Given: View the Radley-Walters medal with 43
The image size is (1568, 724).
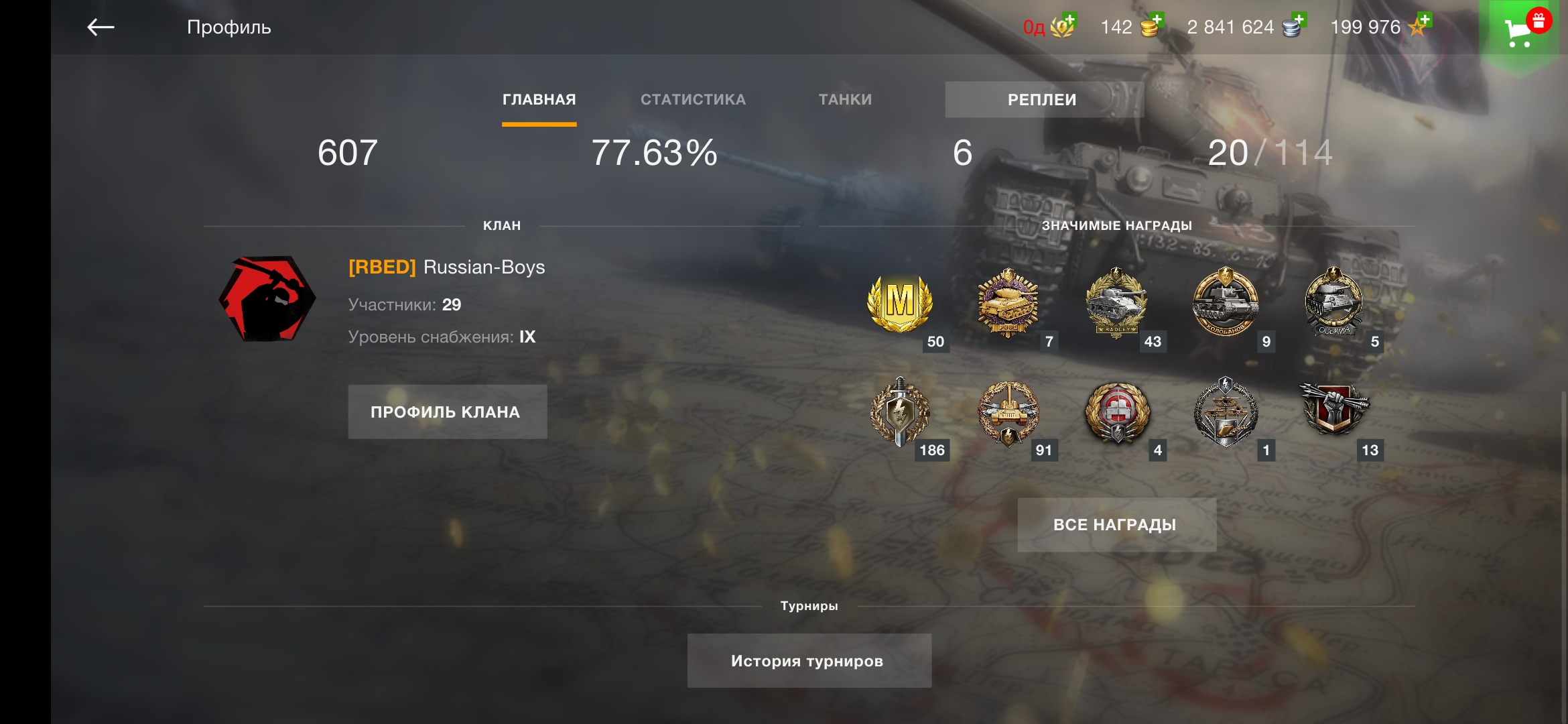Looking at the screenshot, I should tap(1116, 303).
